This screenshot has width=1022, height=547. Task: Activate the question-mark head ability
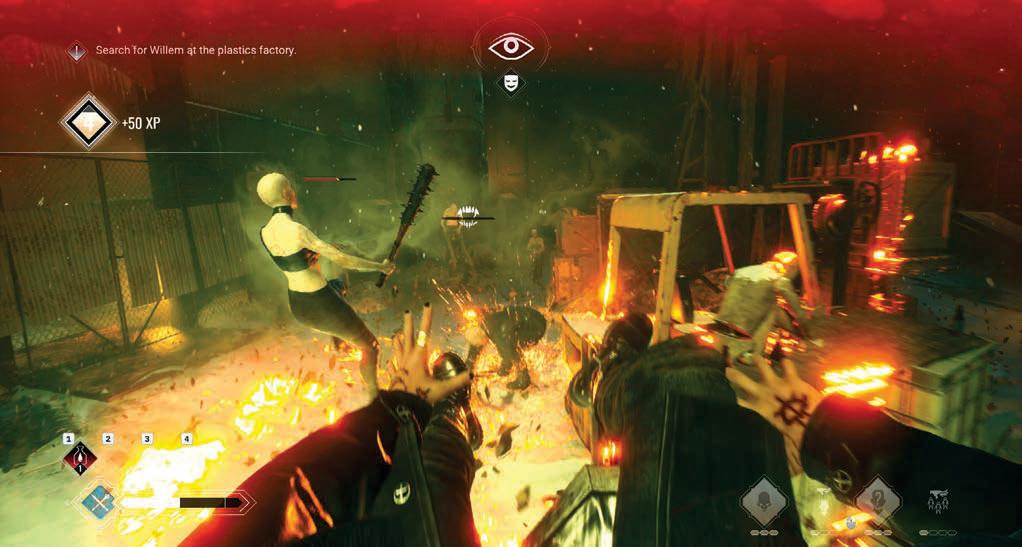coord(879,499)
